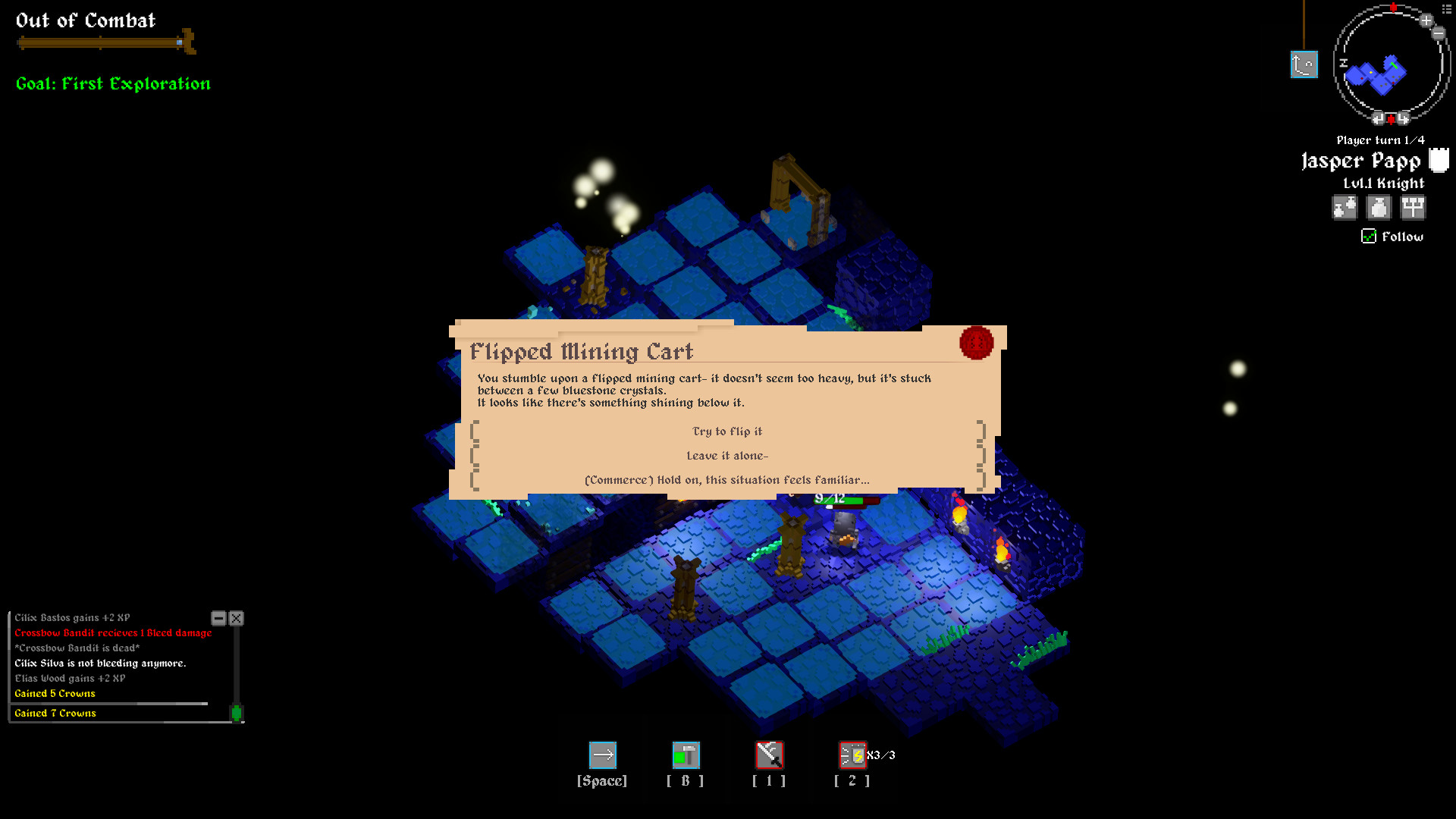Close the combat log window

pos(236,618)
